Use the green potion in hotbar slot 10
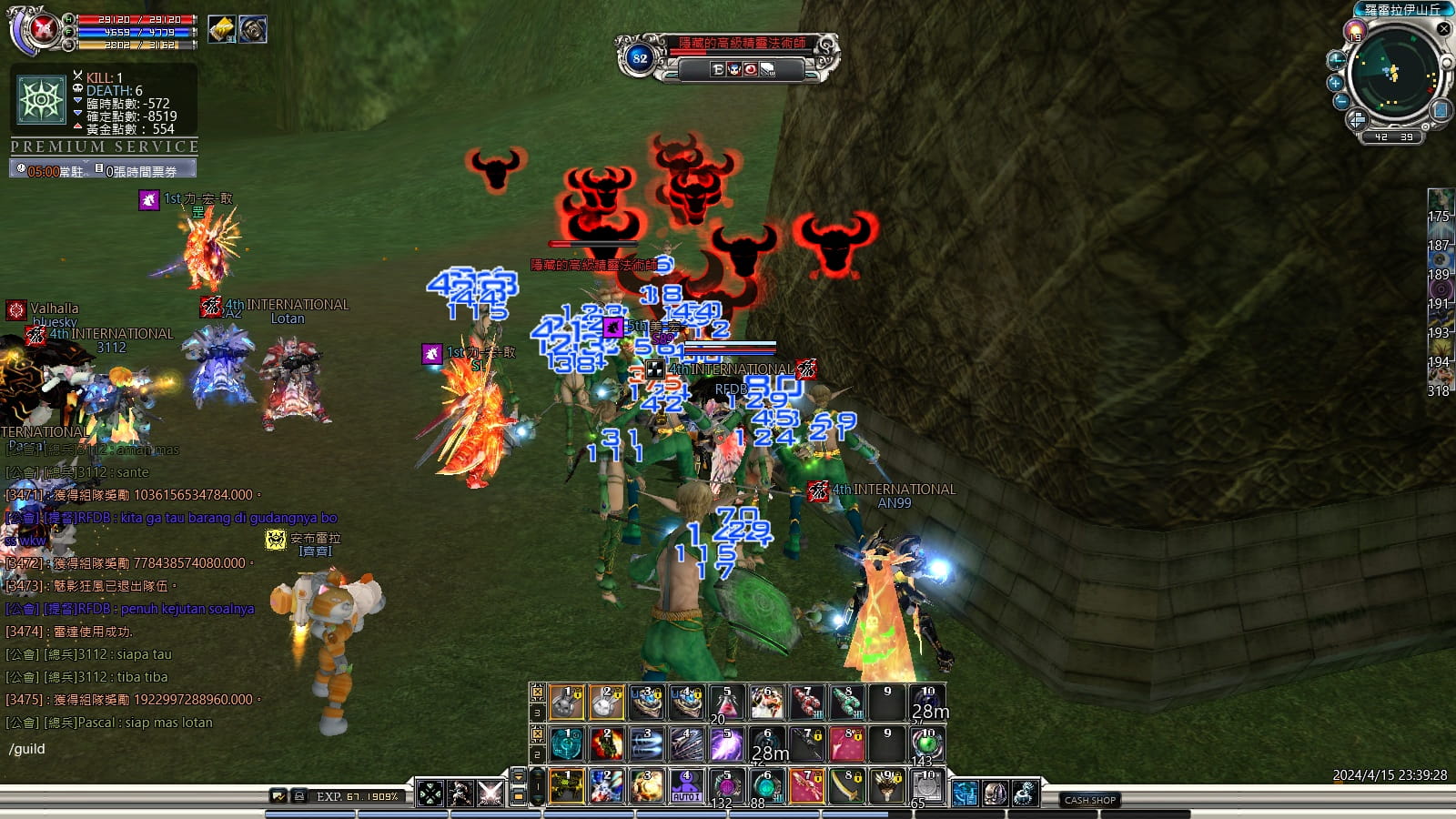Image resolution: width=1456 pixels, height=819 pixels. point(926,743)
